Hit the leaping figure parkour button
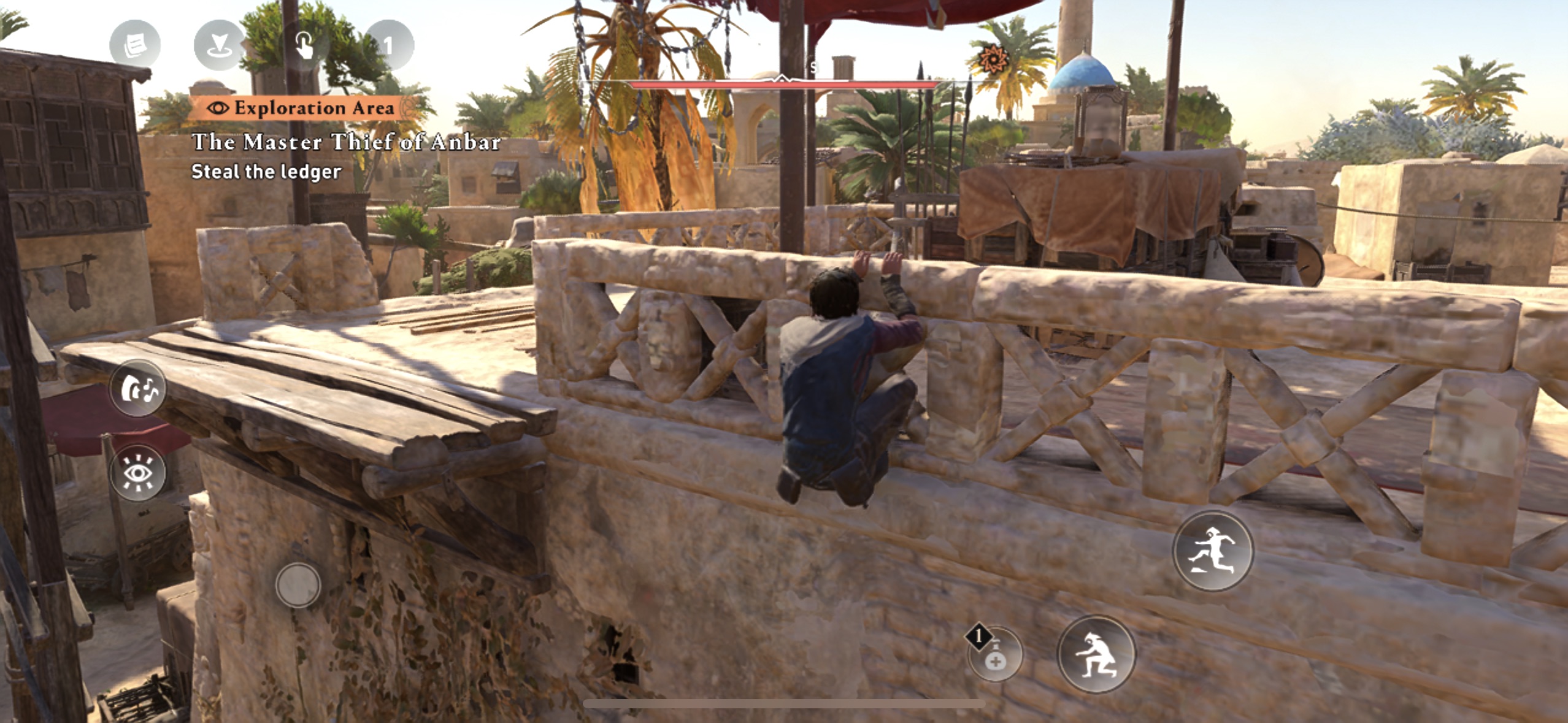Screen dimensions: 1568x723 [1213, 551]
